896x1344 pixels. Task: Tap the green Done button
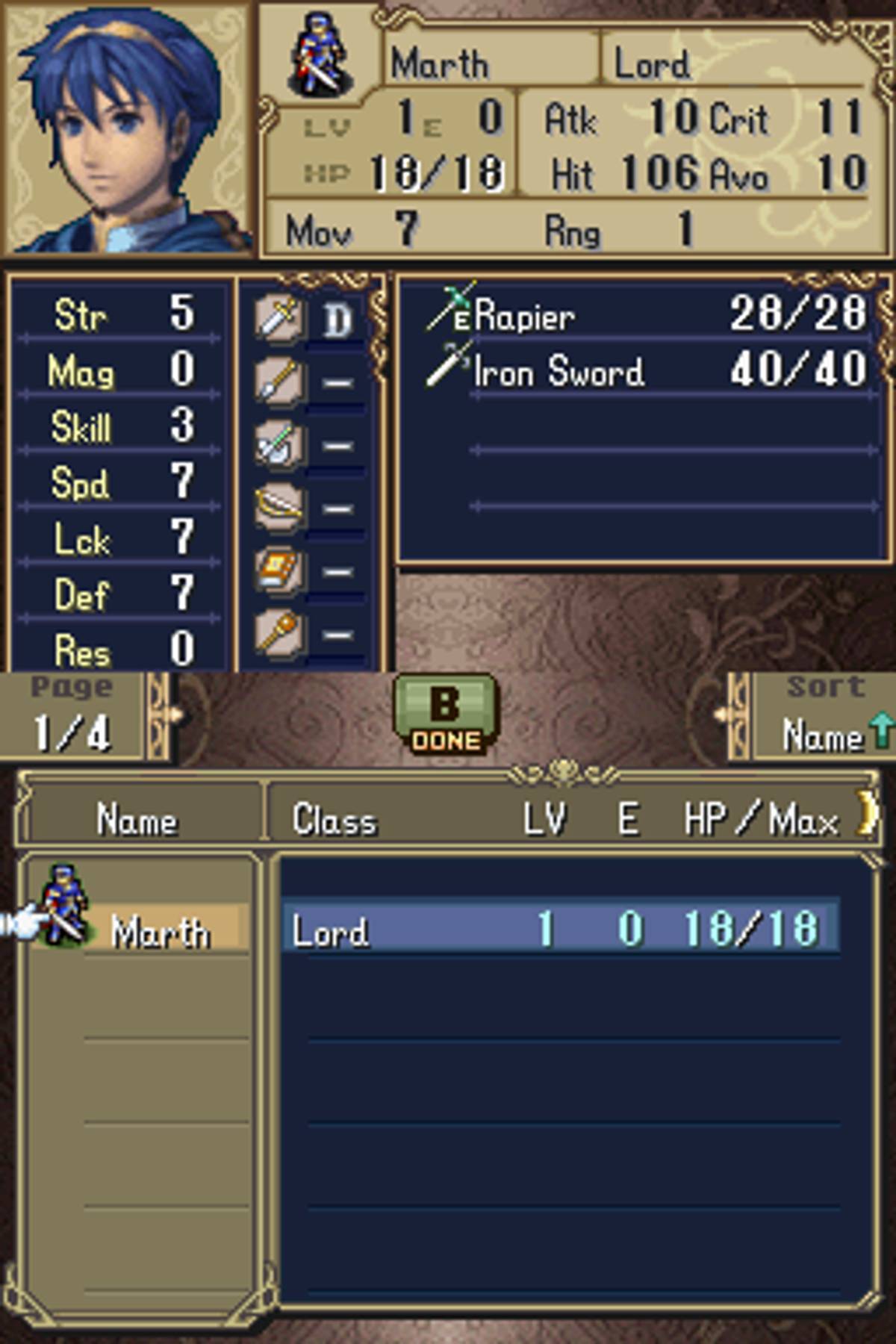445,715
